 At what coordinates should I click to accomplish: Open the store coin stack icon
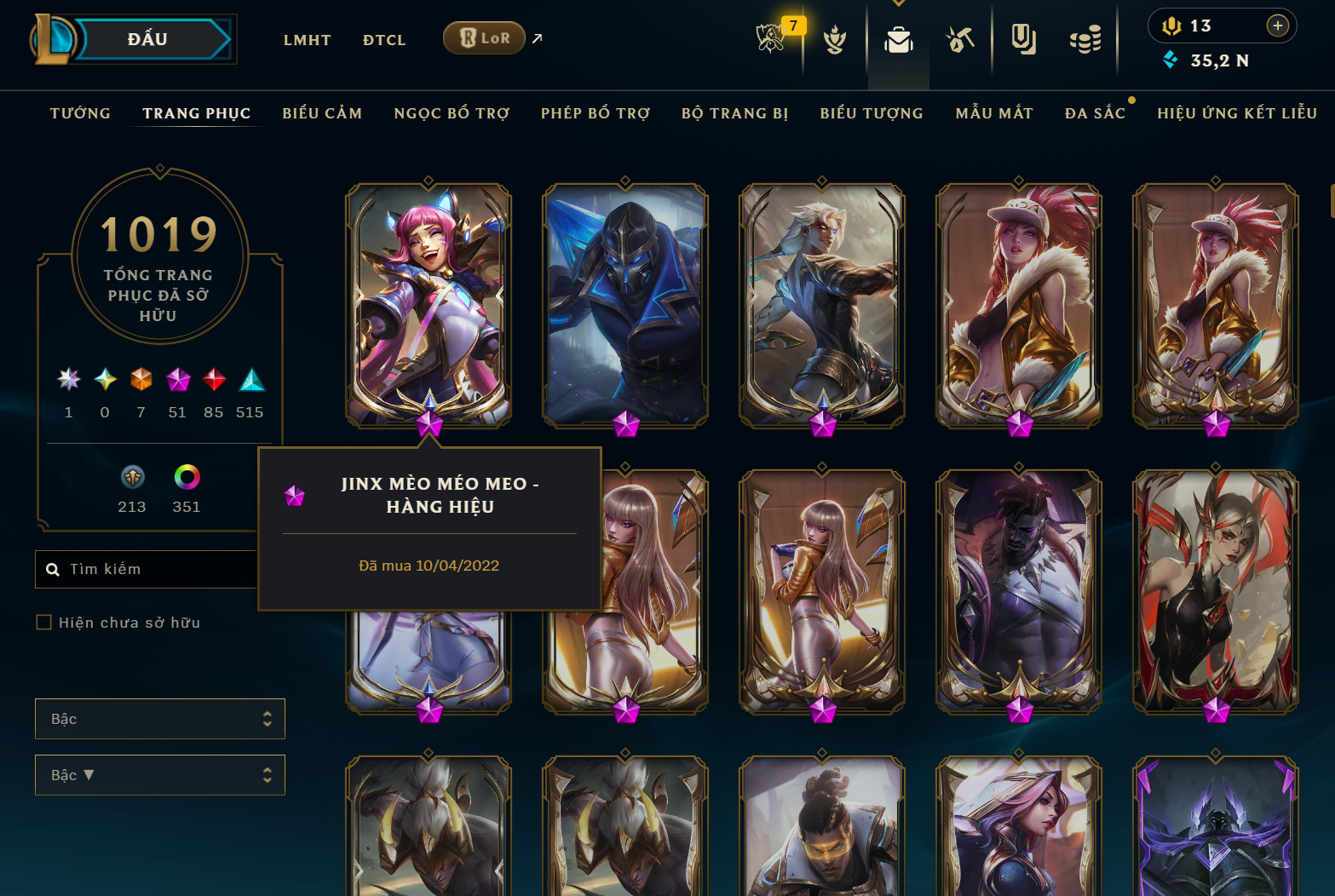click(x=1085, y=40)
